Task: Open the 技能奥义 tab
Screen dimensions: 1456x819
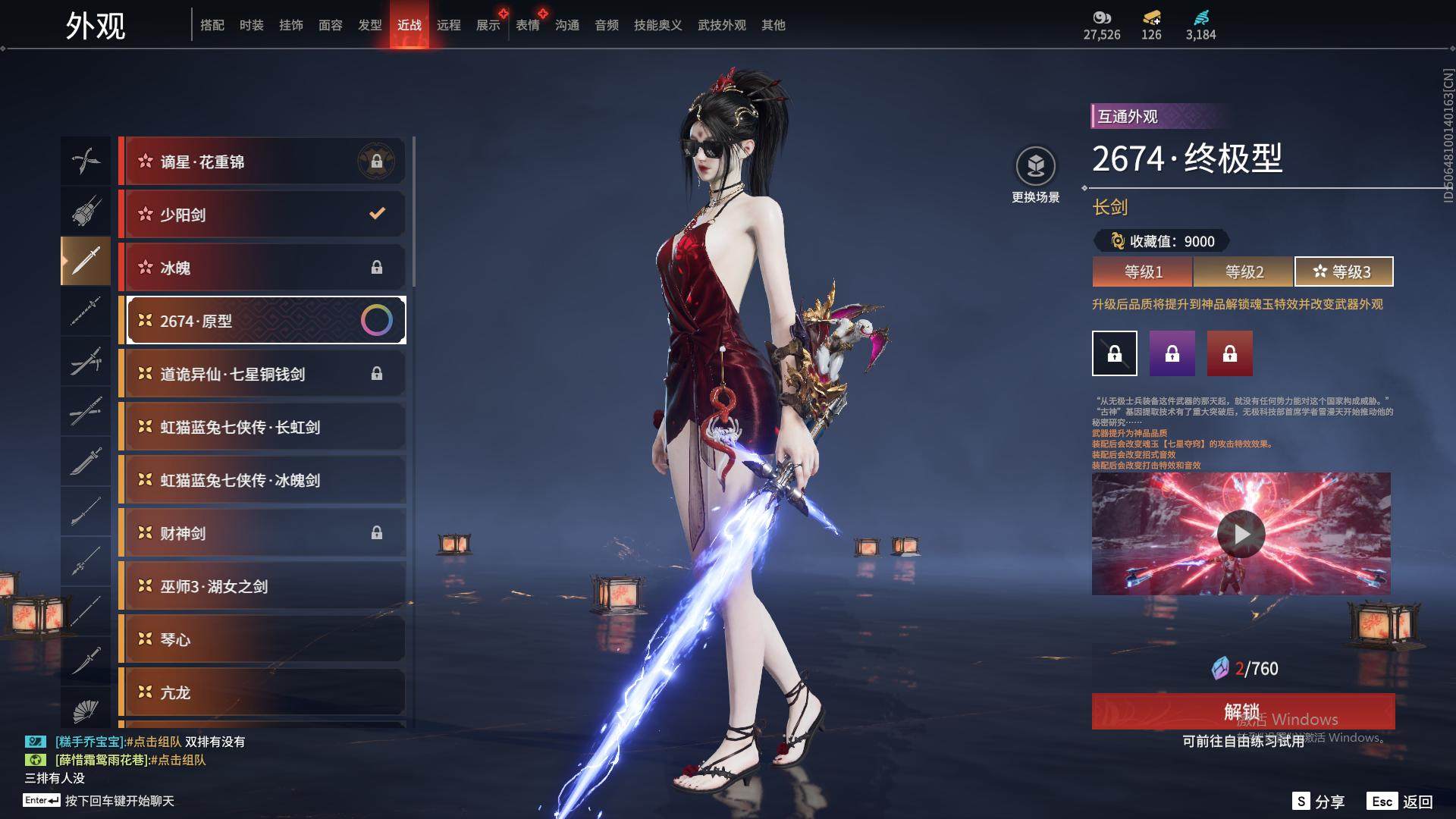Action: coord(657,25)
